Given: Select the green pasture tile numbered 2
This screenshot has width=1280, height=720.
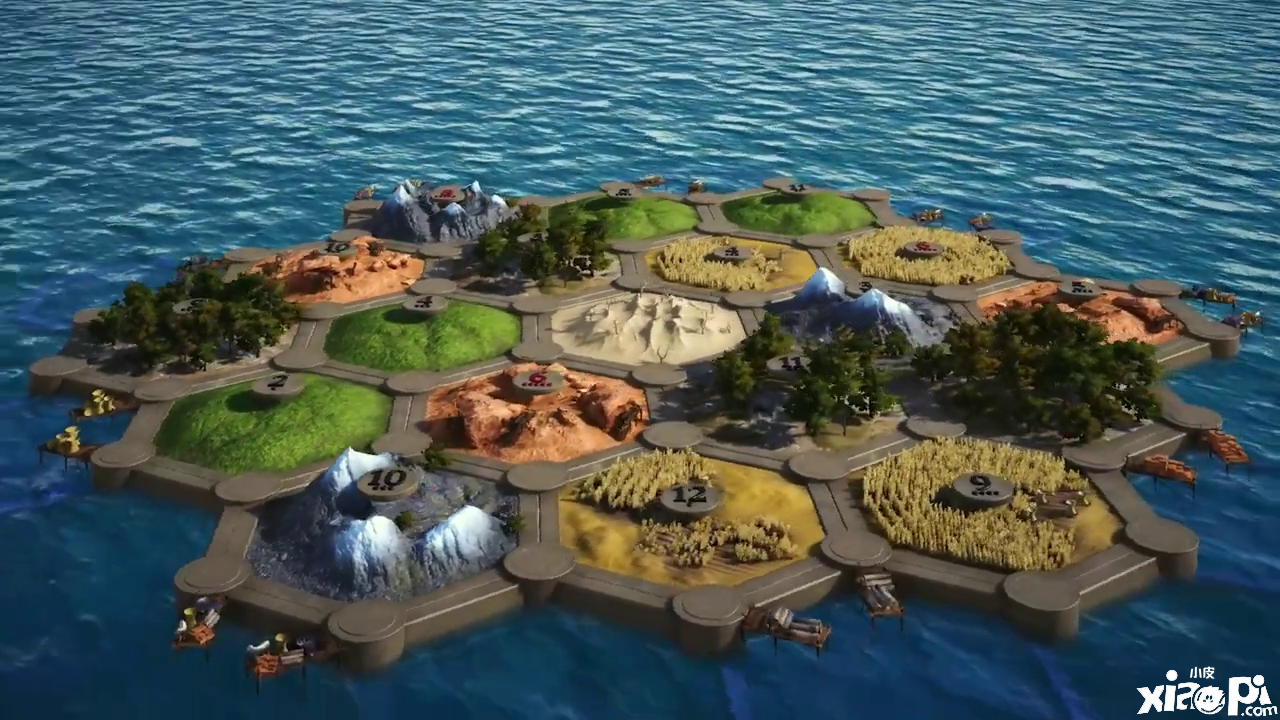Looking at the screenshot, I should 275,415.
